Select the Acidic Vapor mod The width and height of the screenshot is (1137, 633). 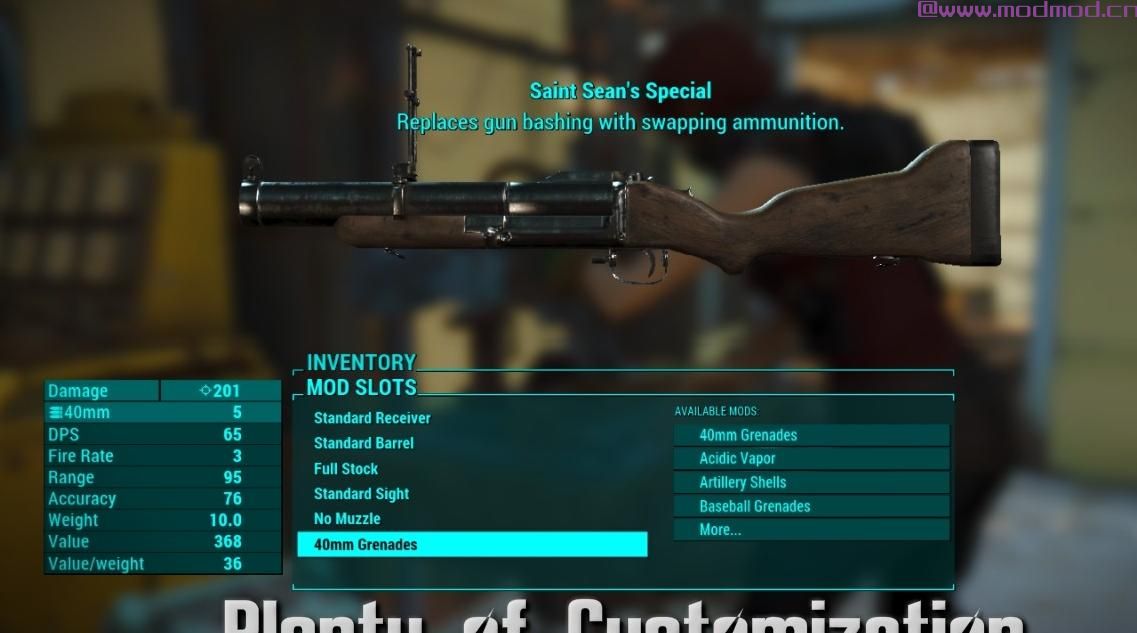tap(810, 458)
